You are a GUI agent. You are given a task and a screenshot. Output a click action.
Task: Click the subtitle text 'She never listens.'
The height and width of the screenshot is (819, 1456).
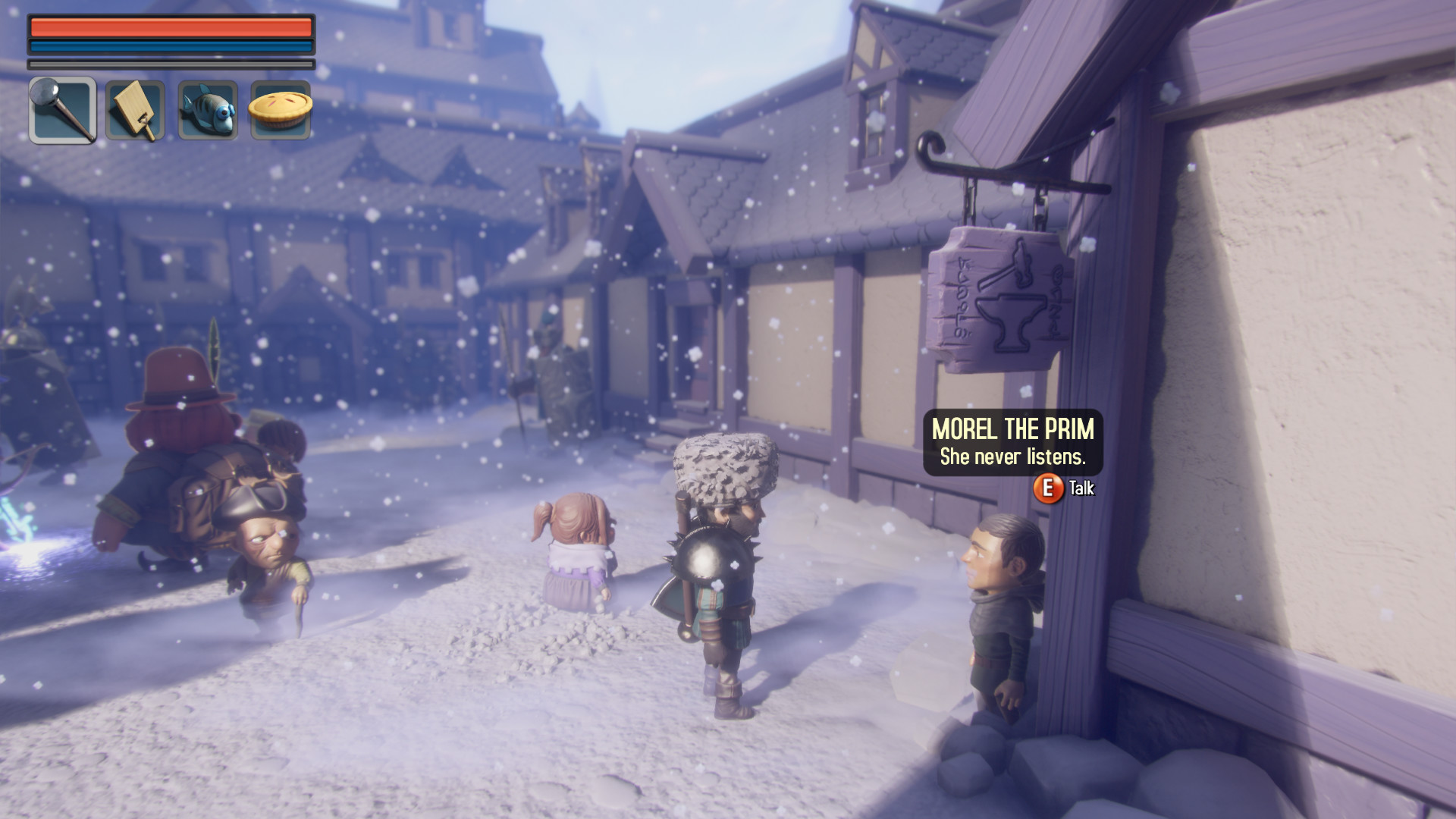1013,457
